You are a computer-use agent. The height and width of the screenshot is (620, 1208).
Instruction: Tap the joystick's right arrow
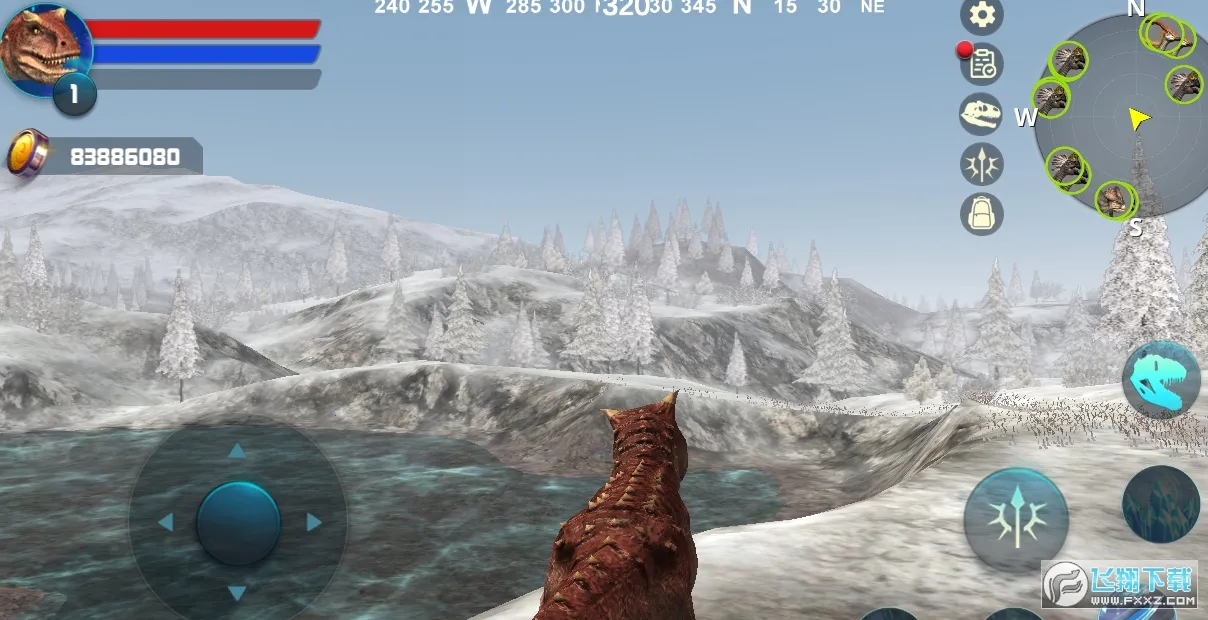pyautogui.click(x=314, y=522)
